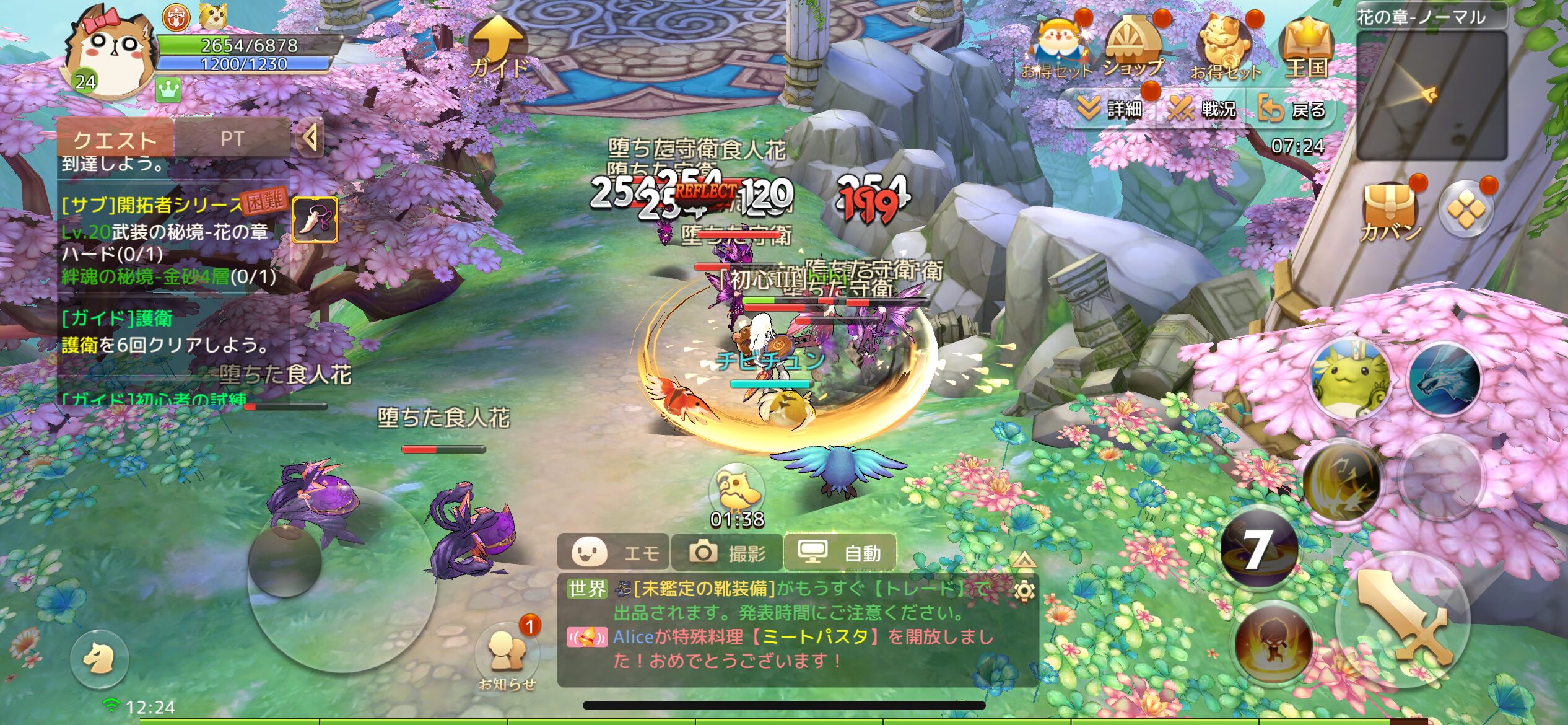Expand the 詳細 details menu

[1111, 109]
